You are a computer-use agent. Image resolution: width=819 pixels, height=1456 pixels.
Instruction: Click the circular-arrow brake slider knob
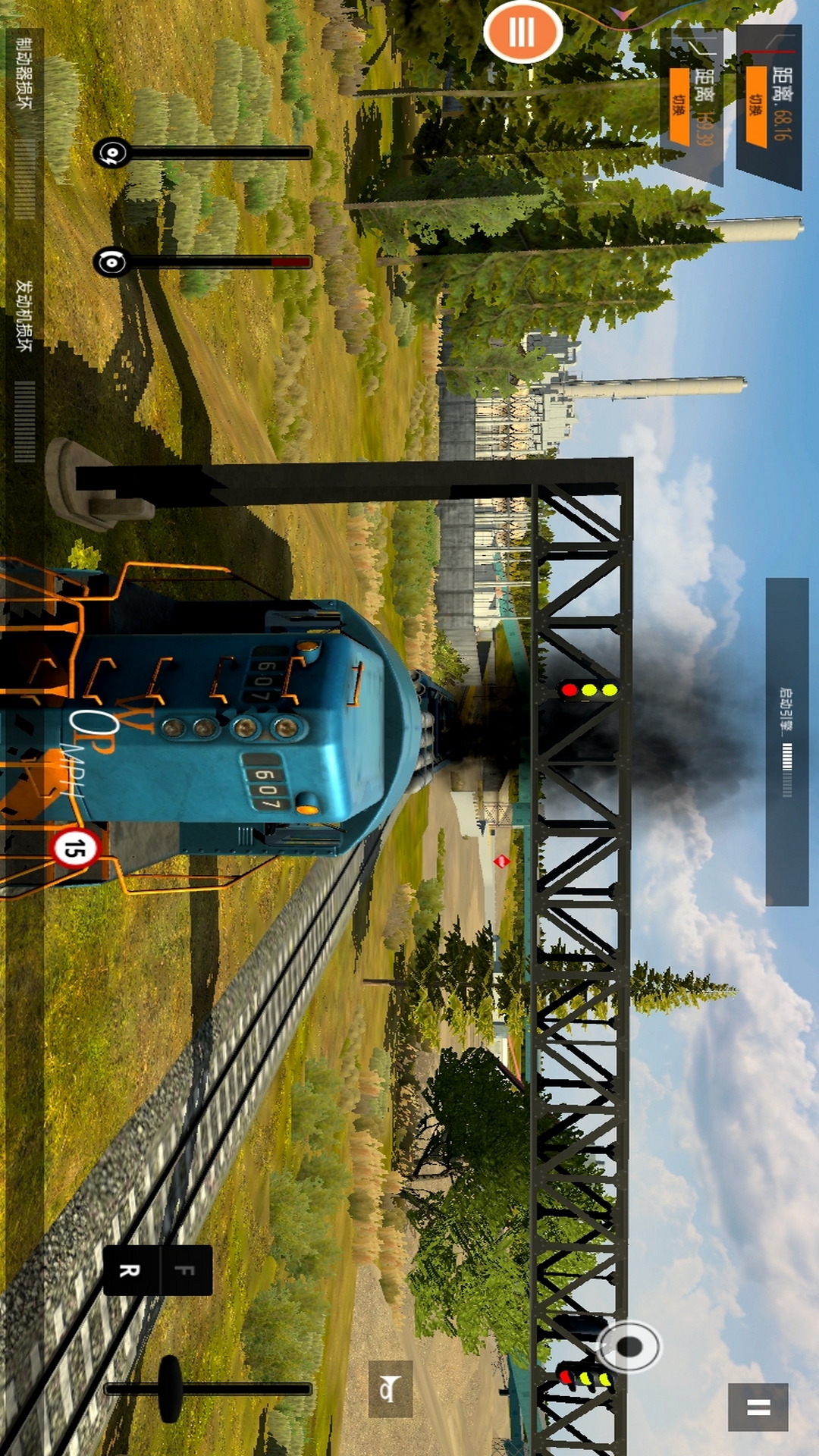point(112,262)
